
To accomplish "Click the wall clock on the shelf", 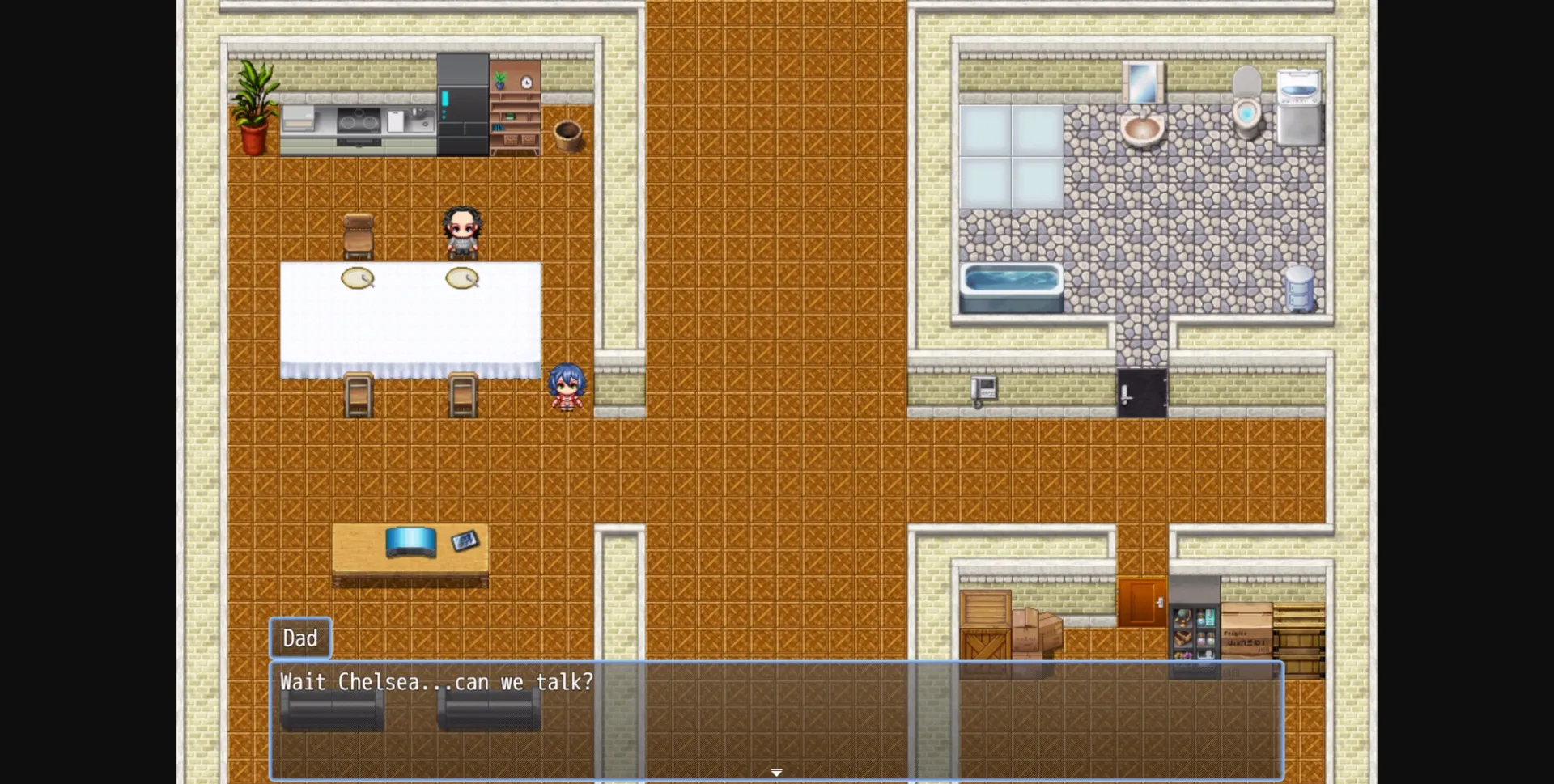I will pyautogui.click(x=527, y=83).
